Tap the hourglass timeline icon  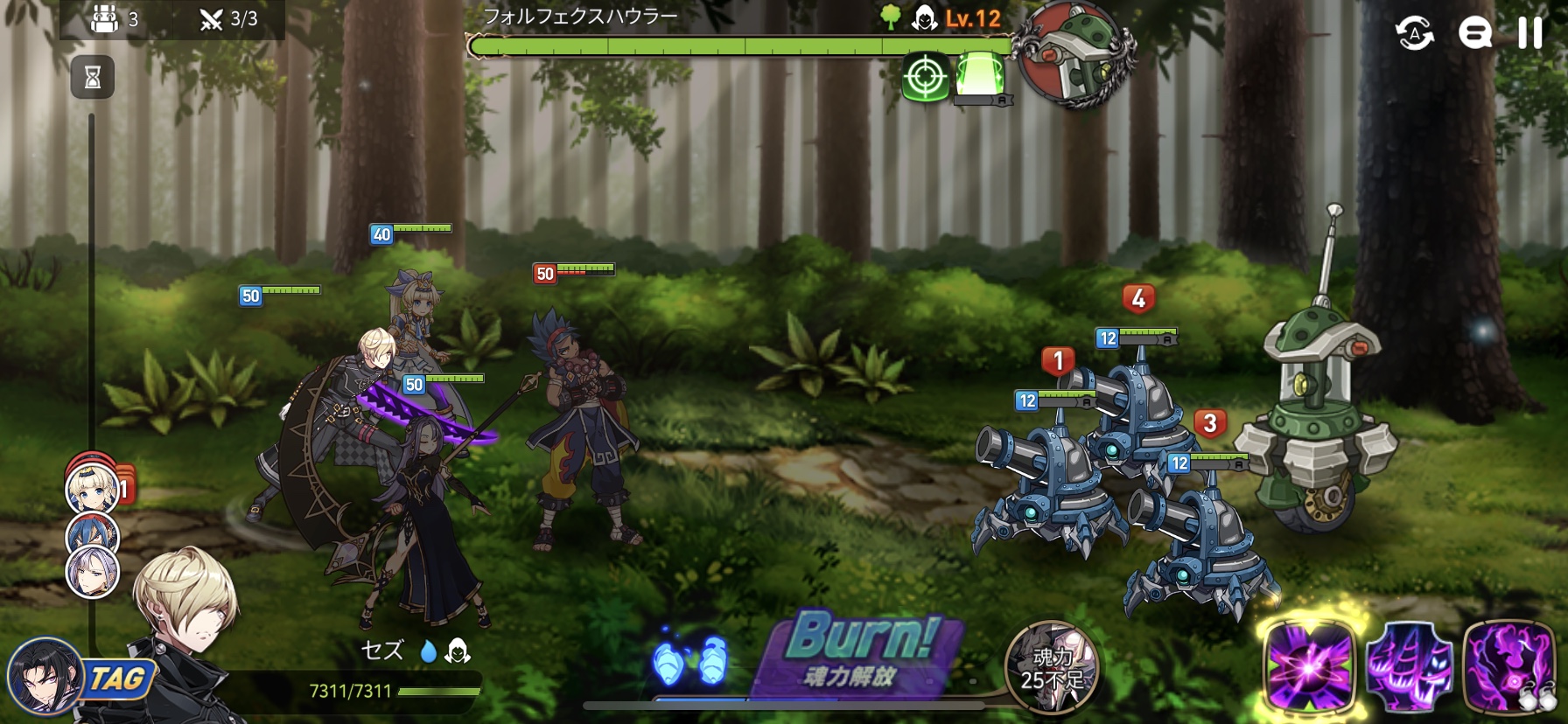pyautogui.click(x=92, y=78)
